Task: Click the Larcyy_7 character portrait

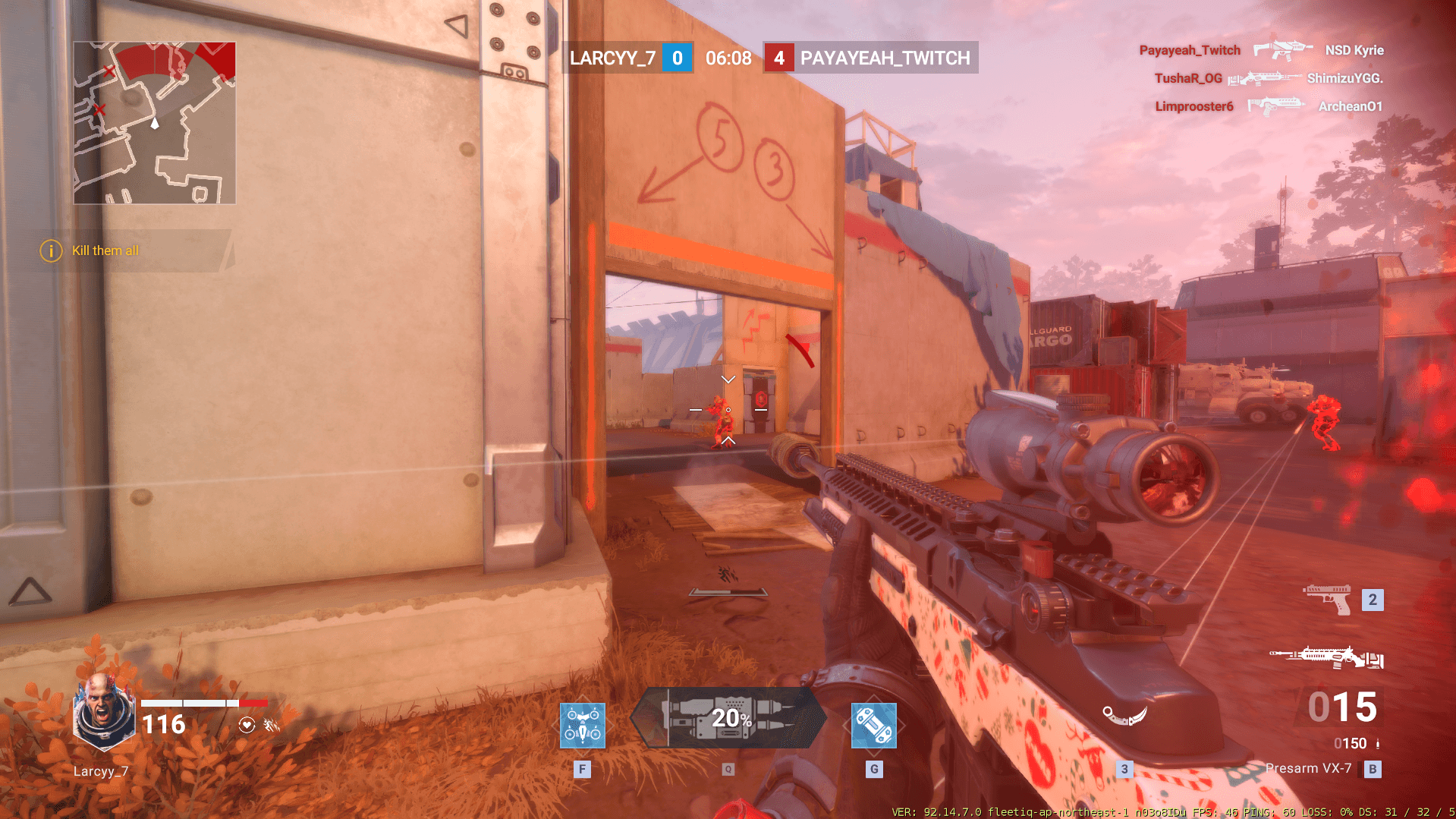Action: pos(104,711)
